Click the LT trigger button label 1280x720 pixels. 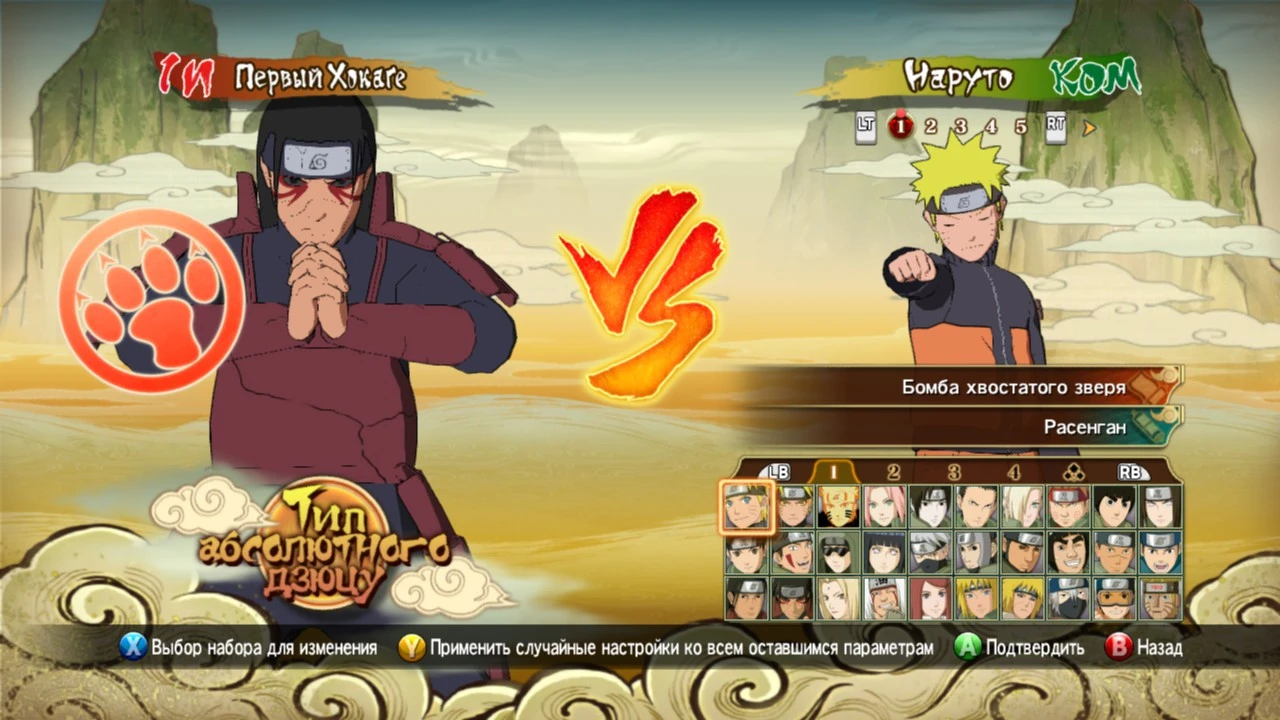pyautogui.click(x=866, y=127)
